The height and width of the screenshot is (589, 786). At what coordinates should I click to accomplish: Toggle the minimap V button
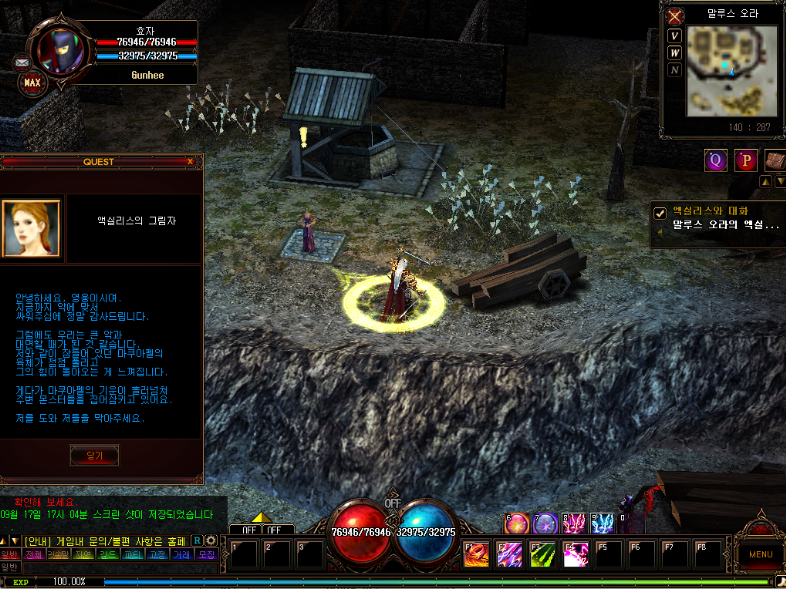pyautogui.click(x=675, y=36)
